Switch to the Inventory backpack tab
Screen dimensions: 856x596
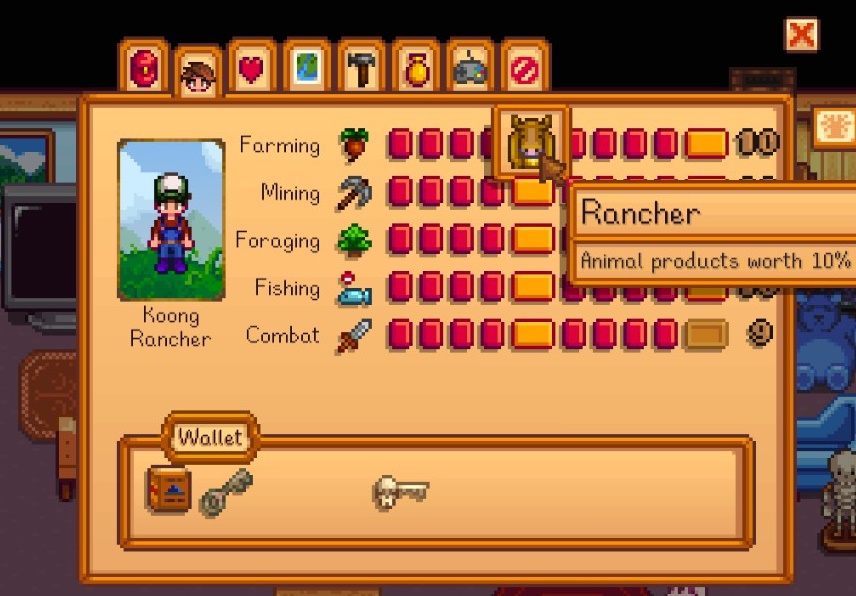pos(144,68)
